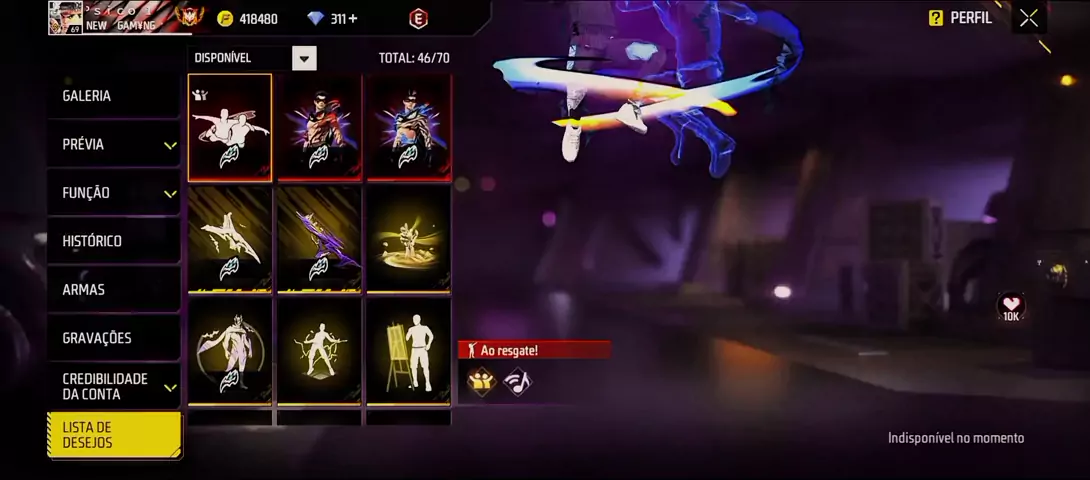Screen dimensions: 1090x480
Task: Select the golden throne emote thumbnail
Action: pos(409,240)
